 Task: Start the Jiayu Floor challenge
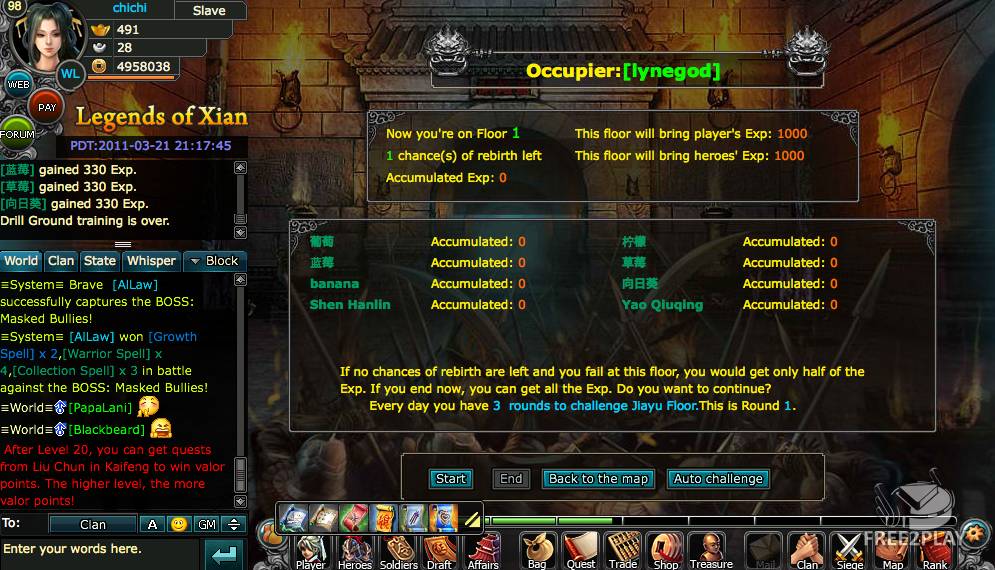click(x=450, y=479)
